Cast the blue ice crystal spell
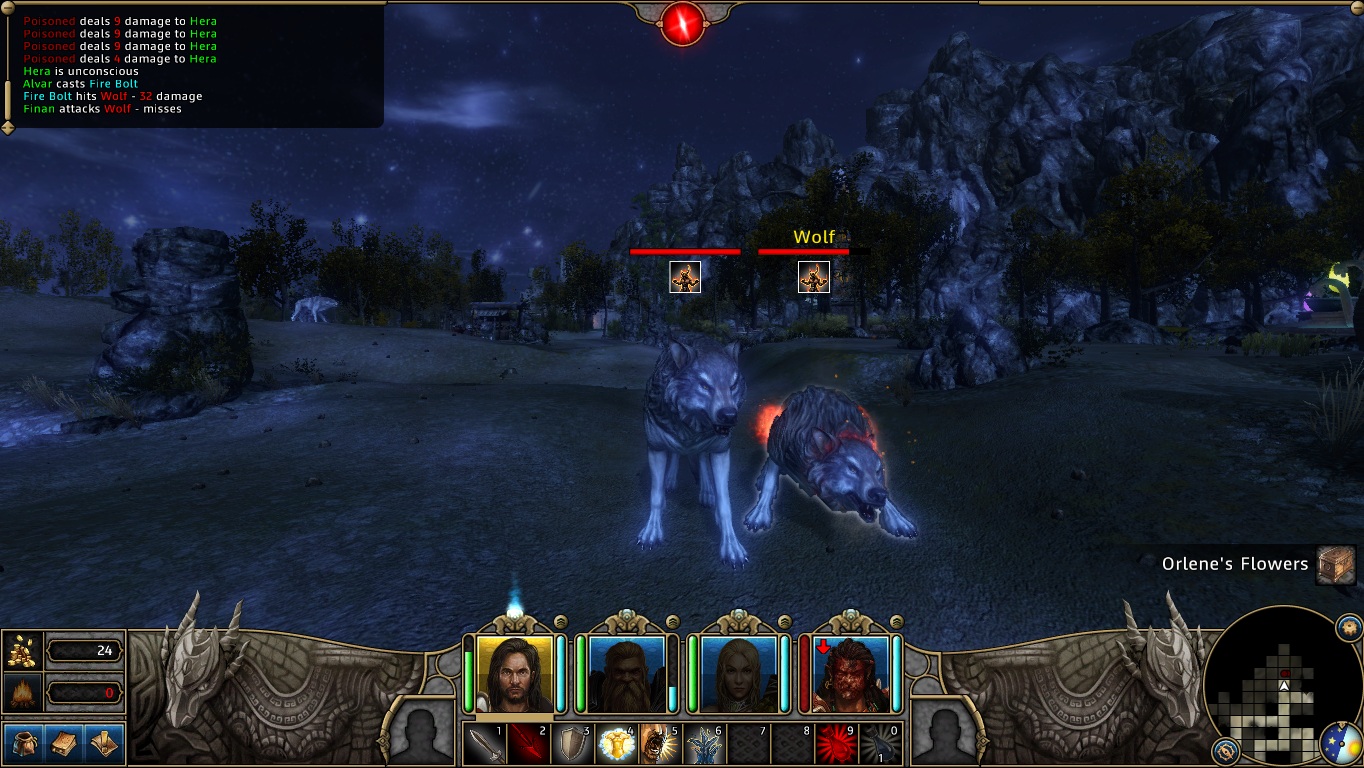The width and height of the screenshot is (1364, 768). (704, 744)
